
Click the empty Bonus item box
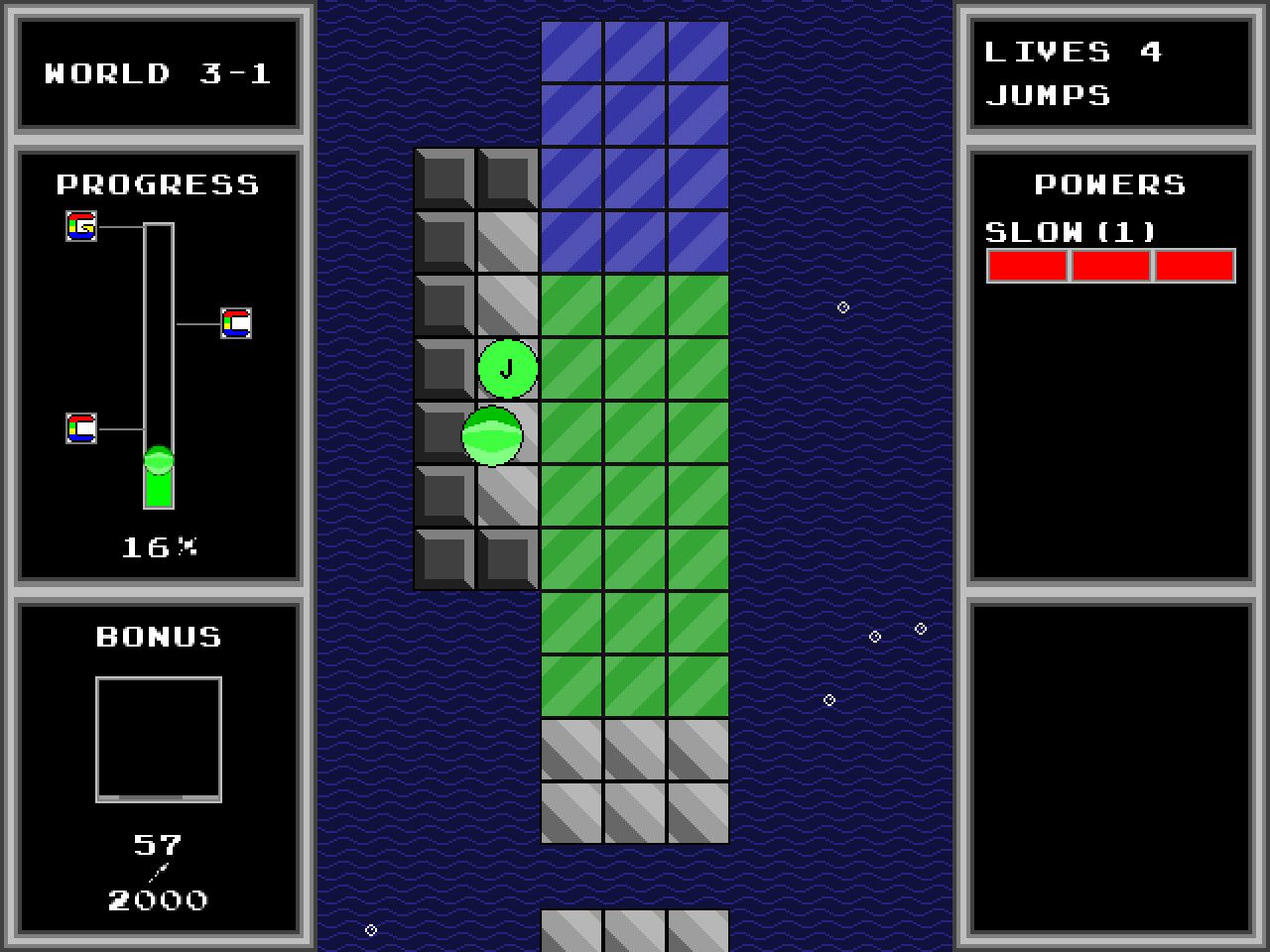coord(159,739)
